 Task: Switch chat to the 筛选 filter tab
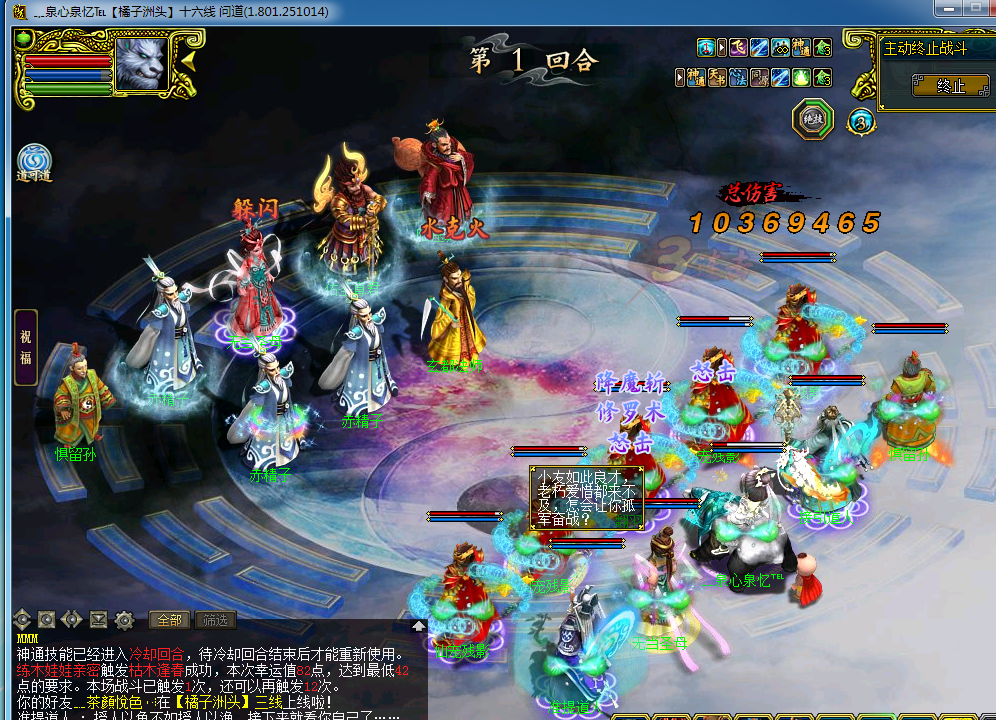click(215, 620)
